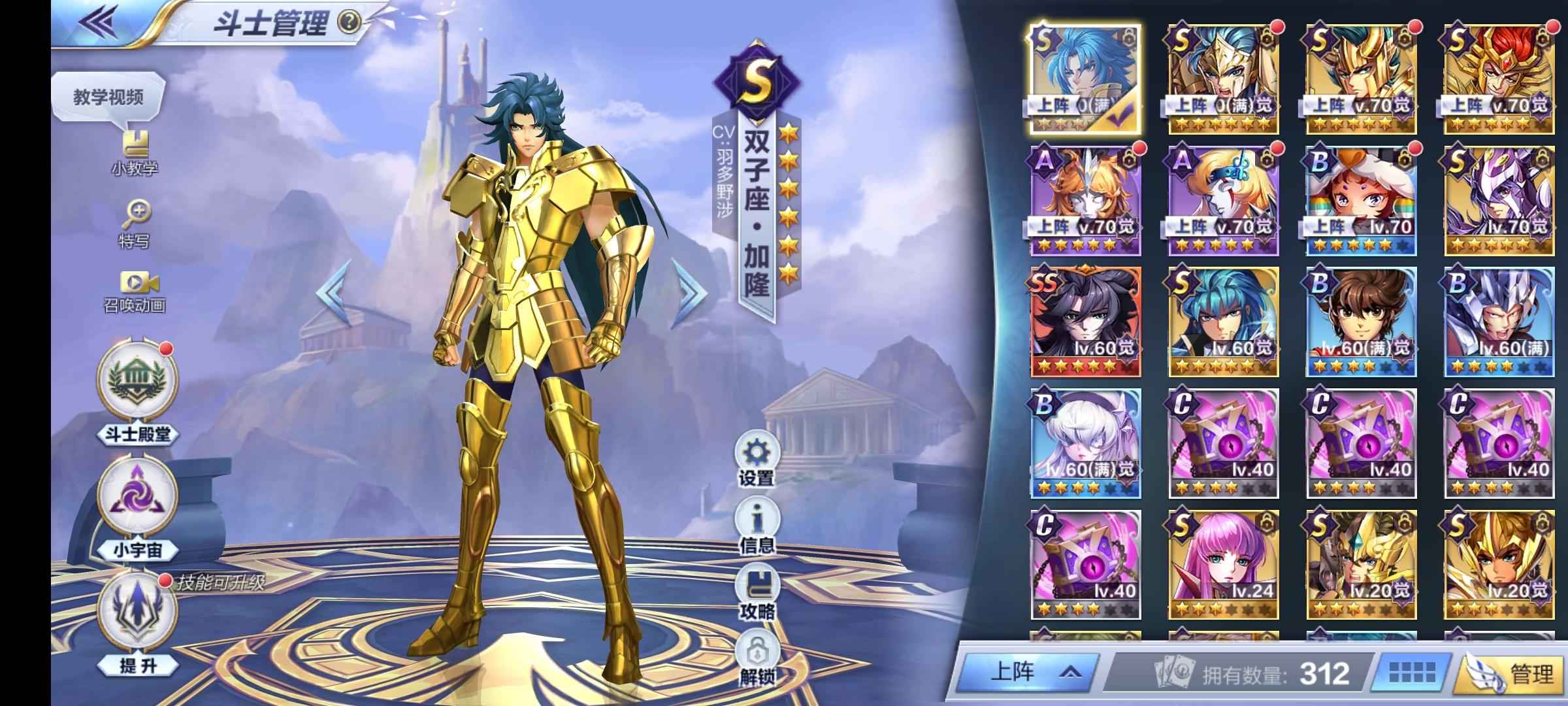Open the 教学视频 tutorial video bubble
The width and height of the screenshot is (1568, 706).
point(108,98)
